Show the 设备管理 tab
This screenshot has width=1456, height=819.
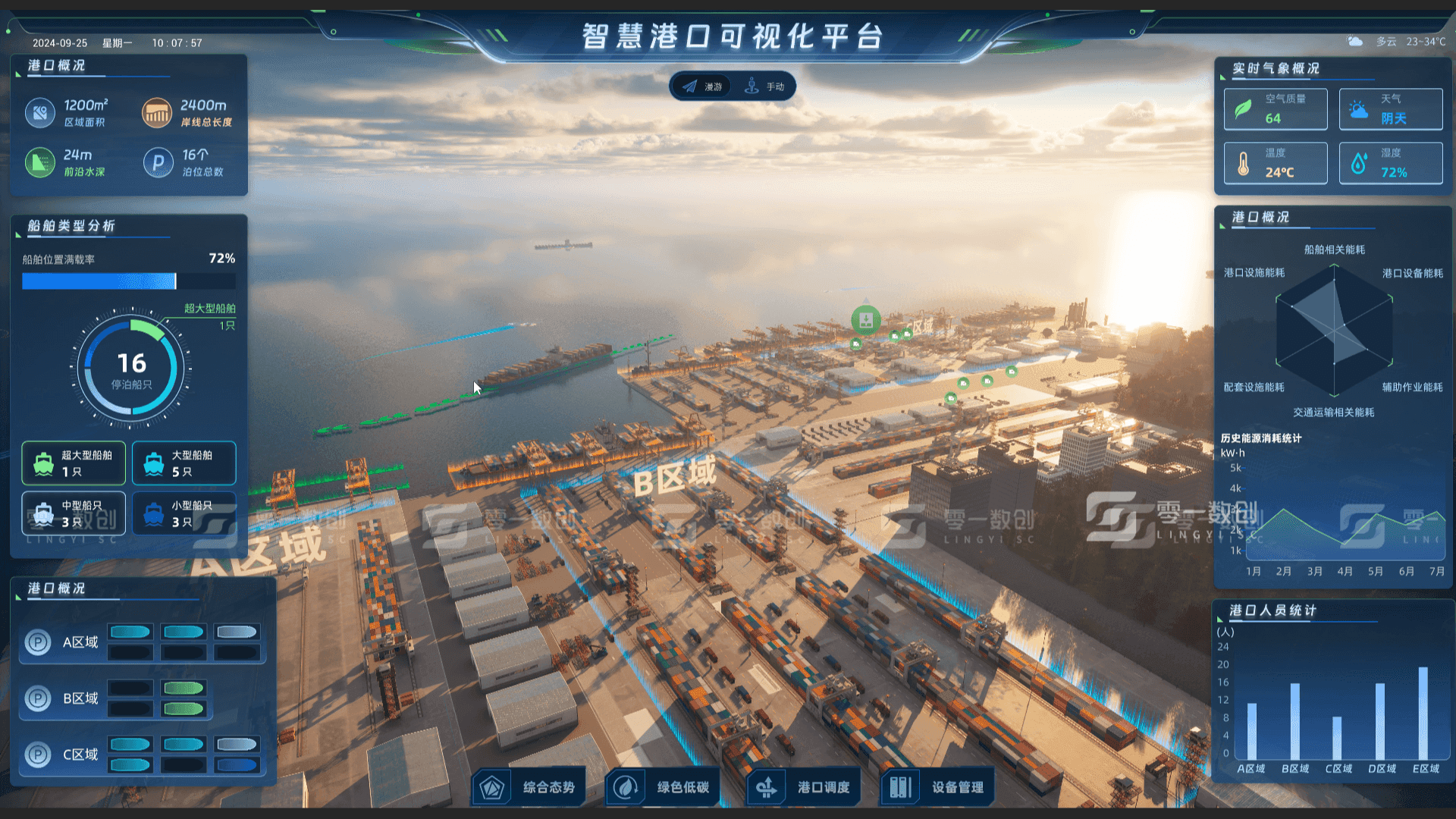tap(937, 787)
